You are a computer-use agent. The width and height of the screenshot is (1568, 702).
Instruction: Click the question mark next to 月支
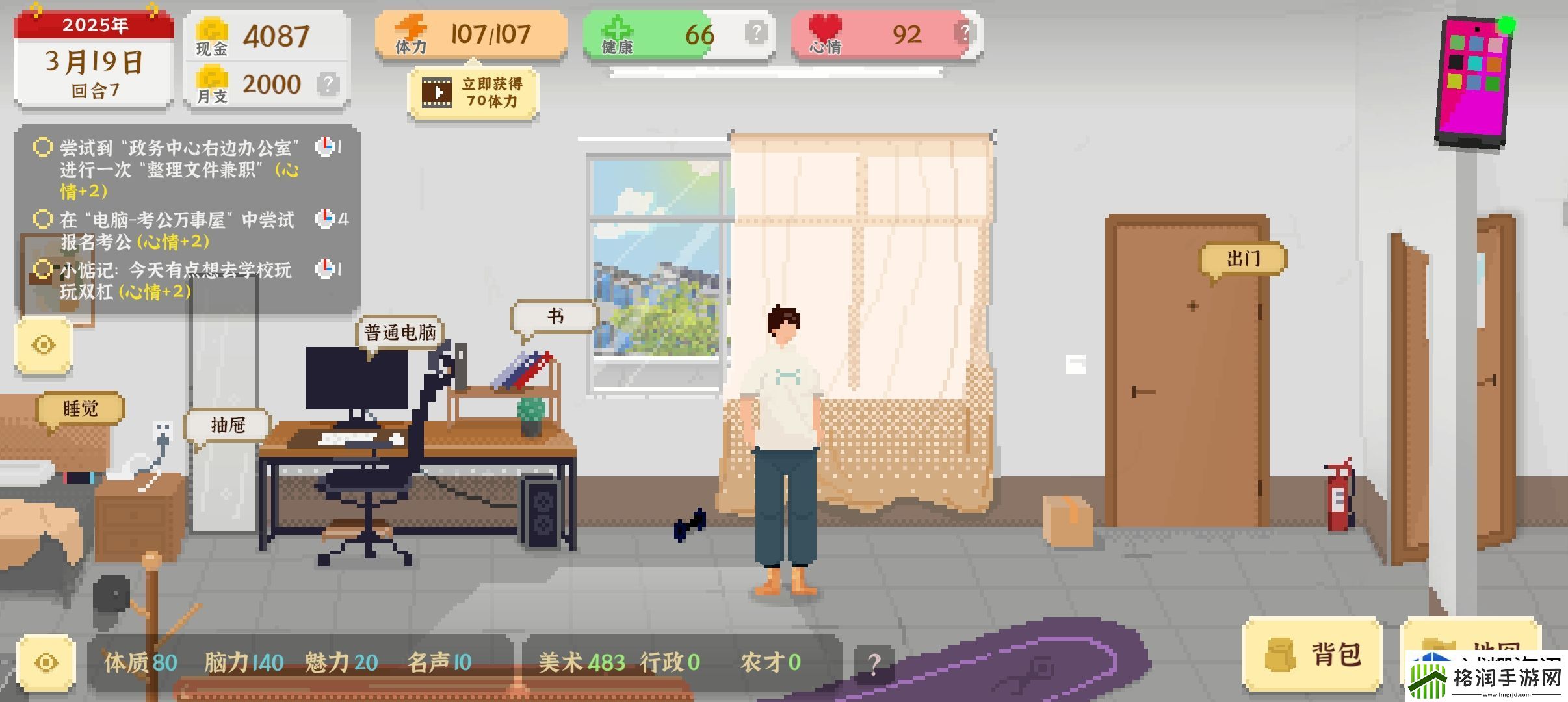(x=328, y=84)
